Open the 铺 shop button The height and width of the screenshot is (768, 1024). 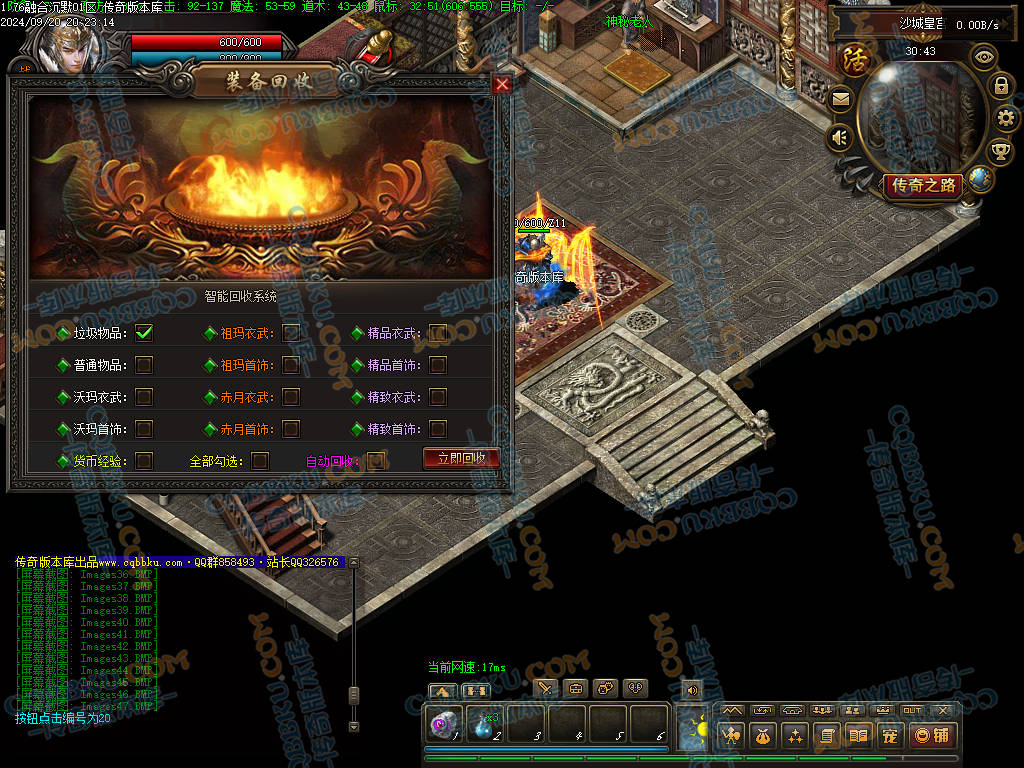point(932,736)
